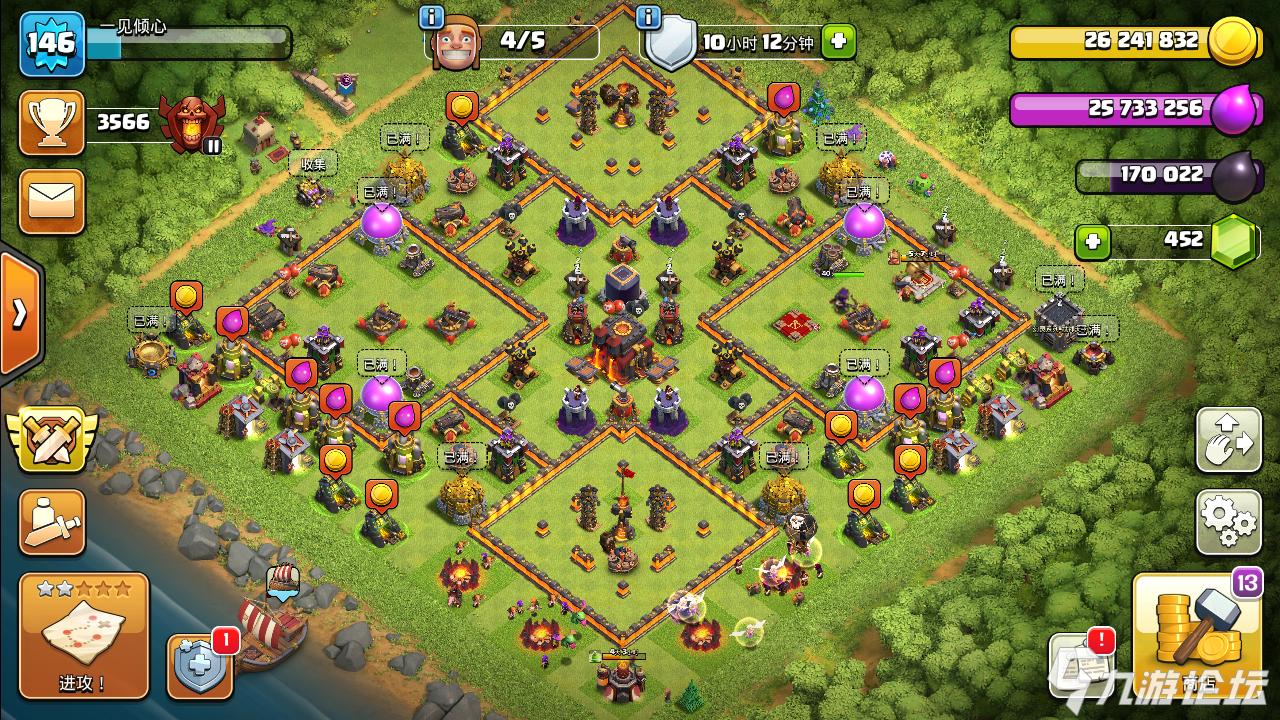
Task: Open the trophy ranking button
Action: [51, 123]
